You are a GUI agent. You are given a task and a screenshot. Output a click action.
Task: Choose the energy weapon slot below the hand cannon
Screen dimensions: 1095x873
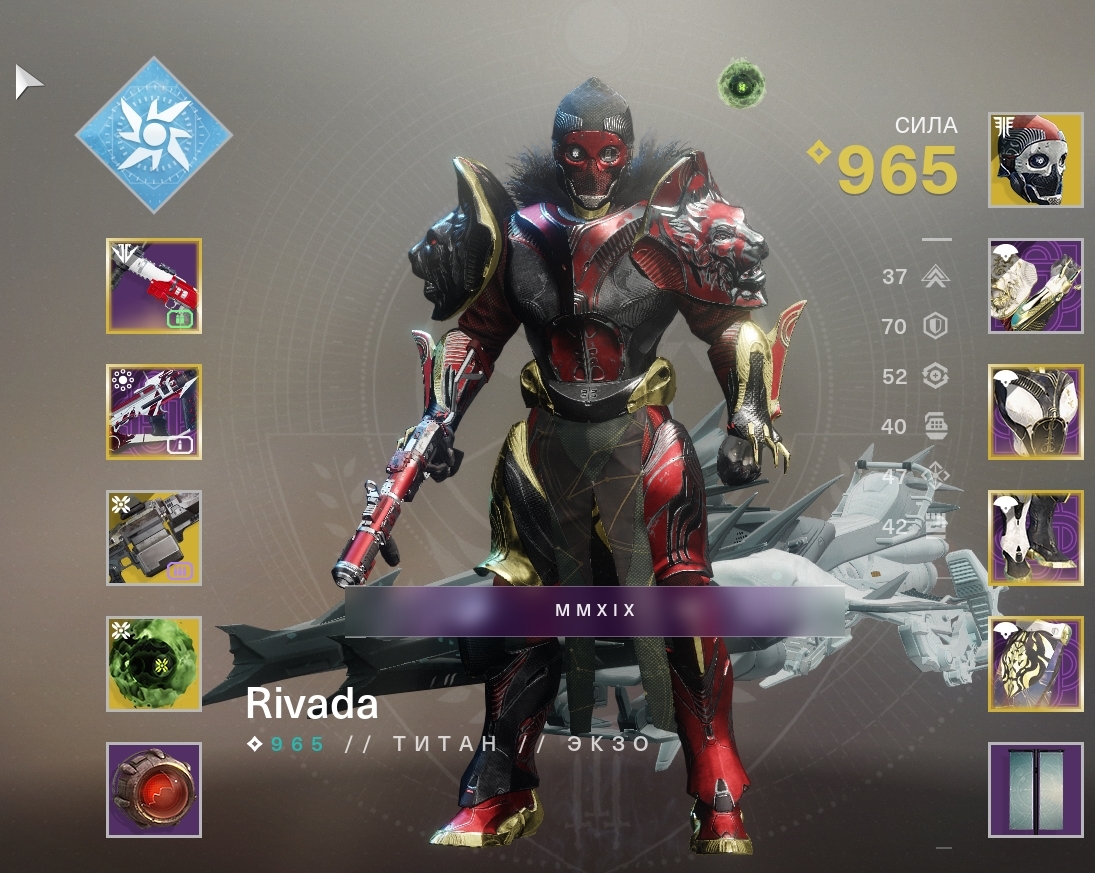(154, 412)
